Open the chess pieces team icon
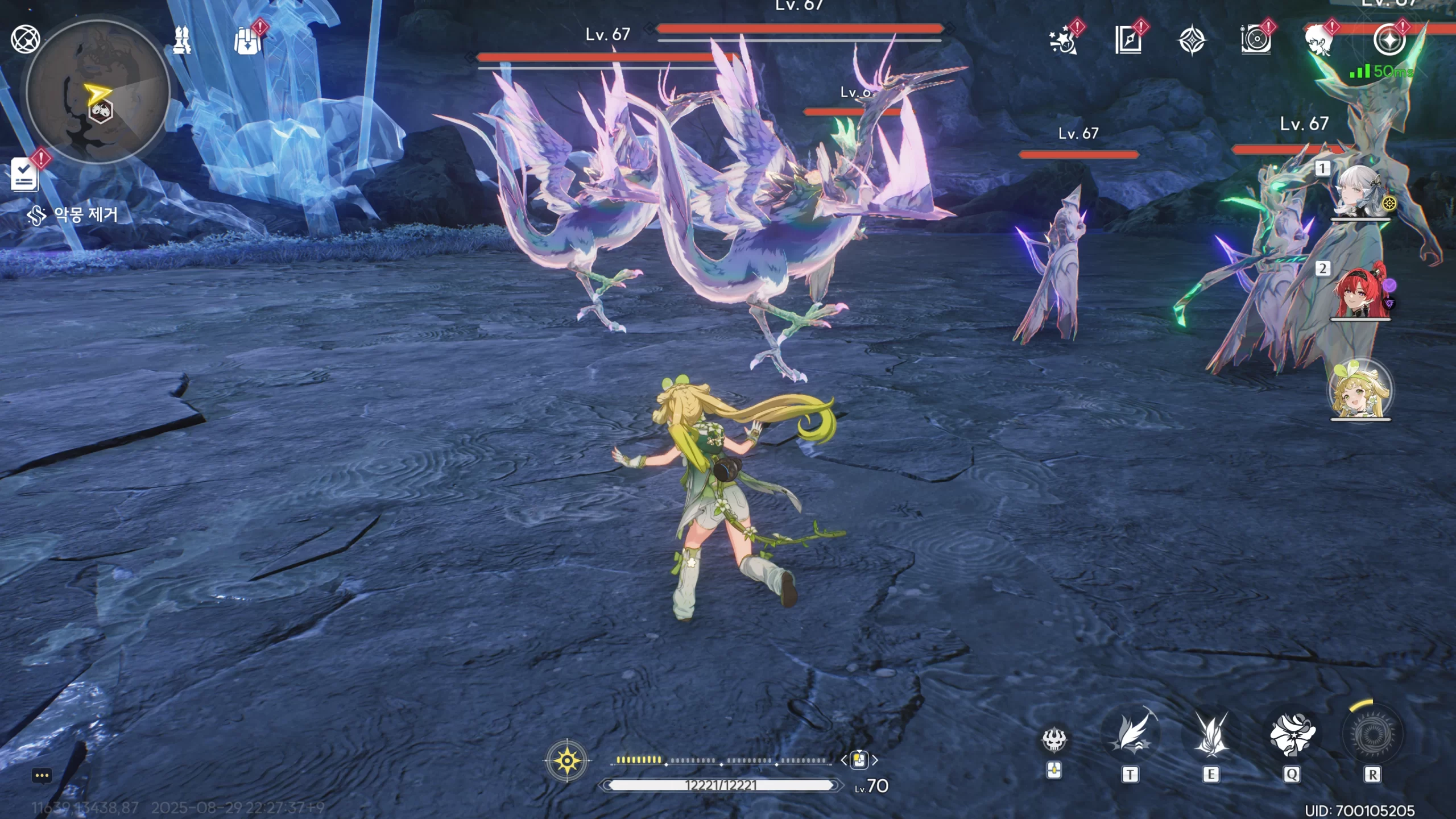The width and height of the screenshot is (1456, 819). pyautogui.click(x=183, y=40)
